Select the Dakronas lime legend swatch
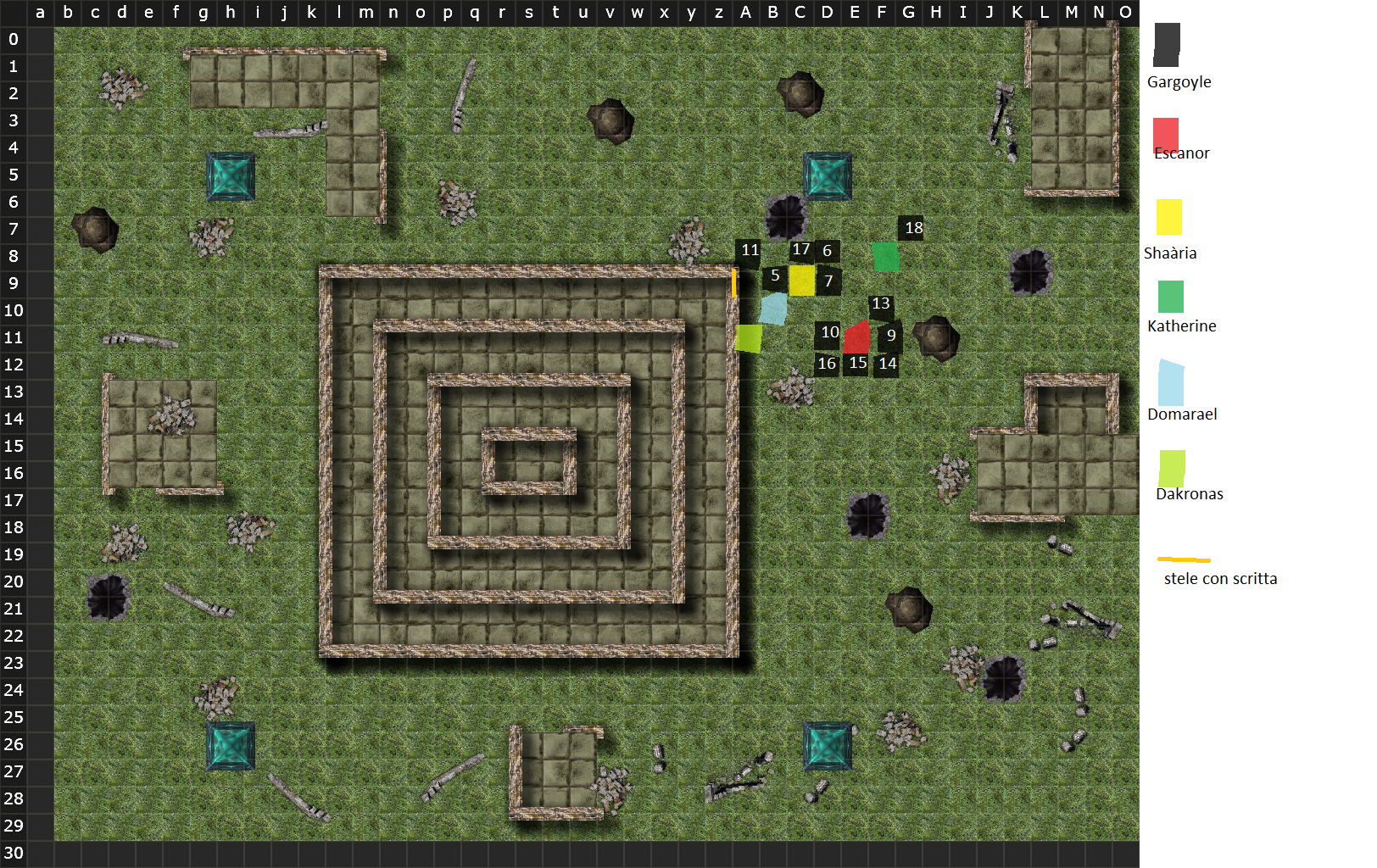This screenshot has height=868, width=1377. pyautogui.click(x=1172, y=468)
